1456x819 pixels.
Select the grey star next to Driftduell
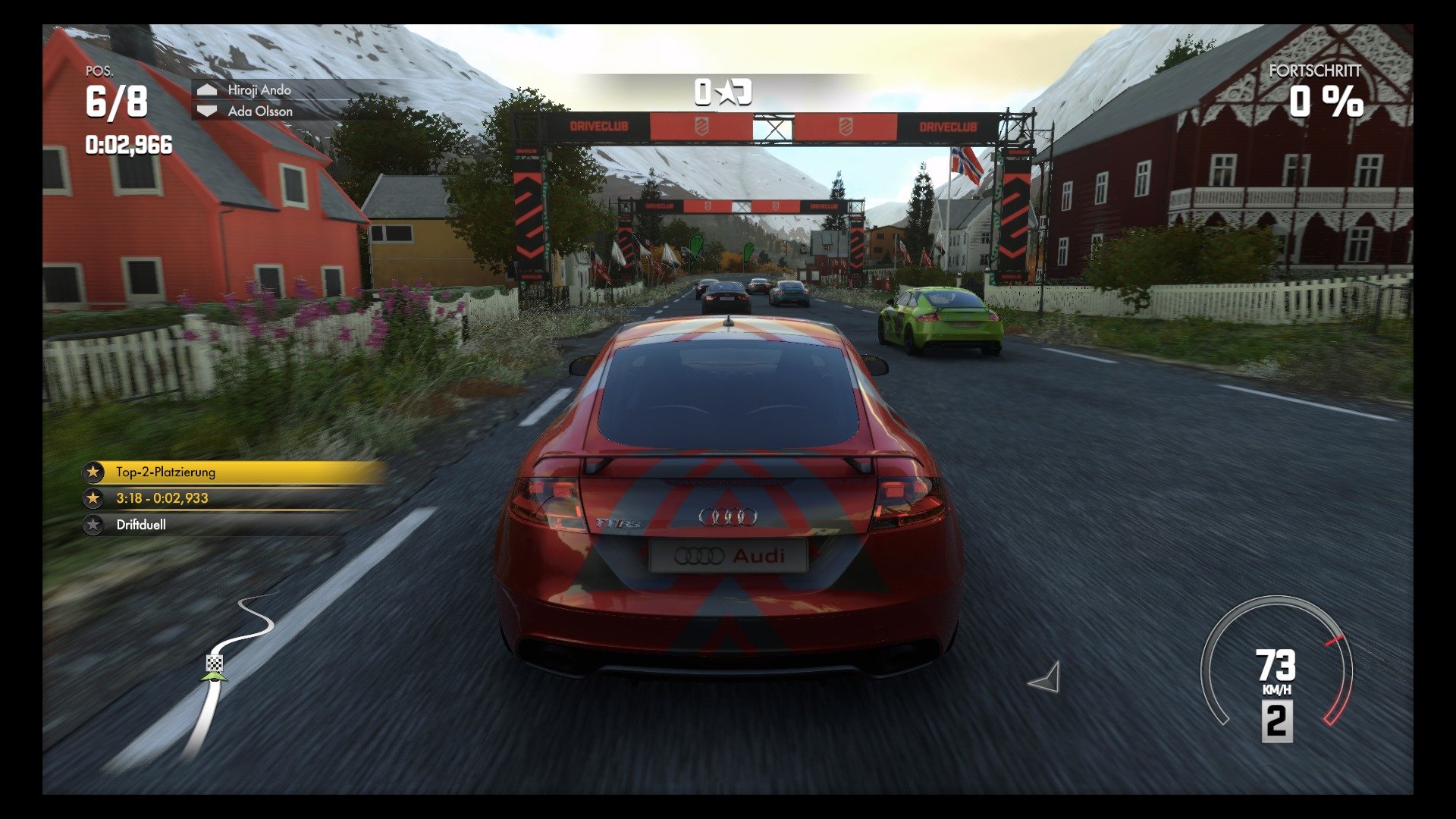pos(93,524)
